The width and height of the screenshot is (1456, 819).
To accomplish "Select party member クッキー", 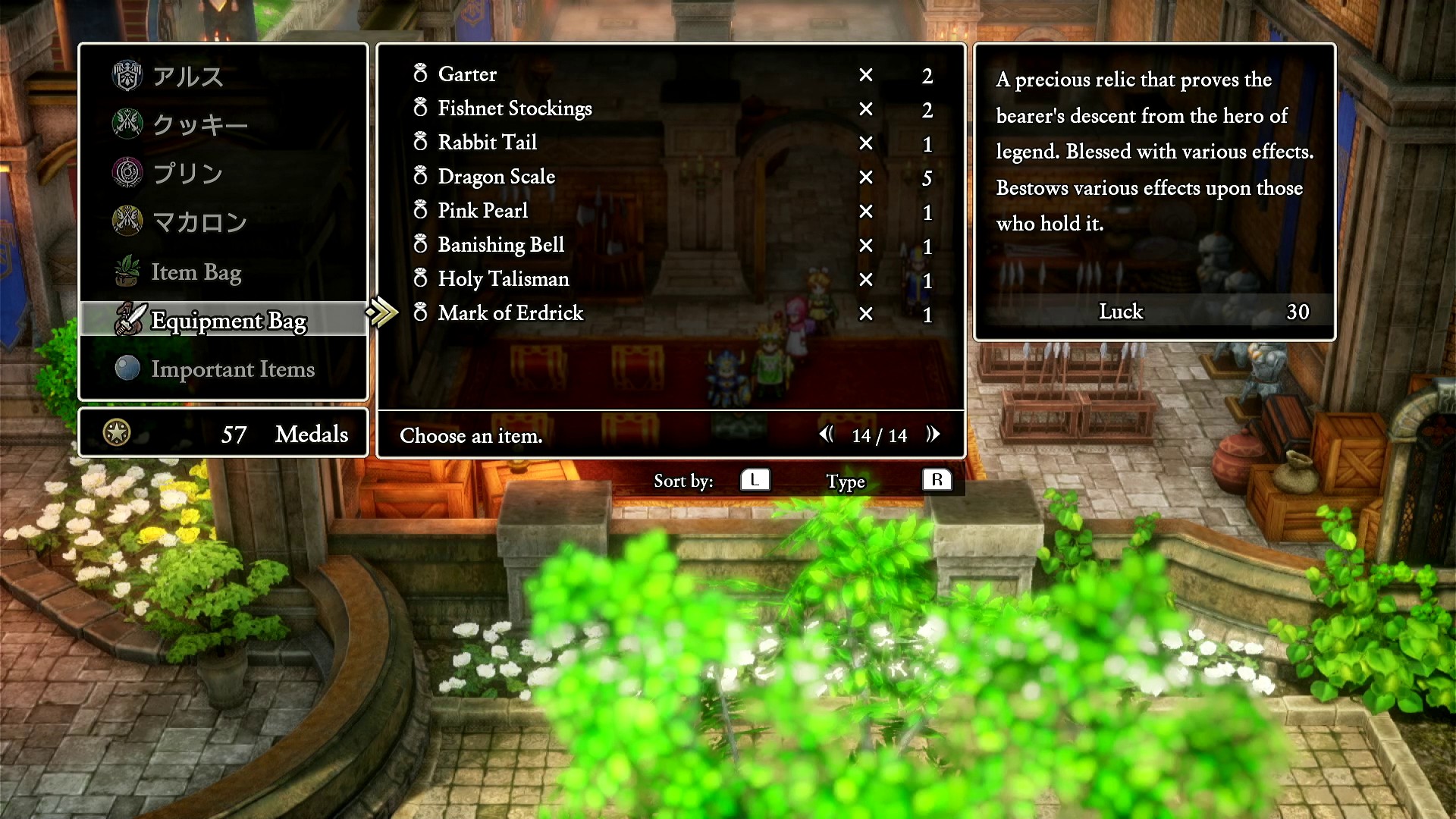I will (200, 125).
